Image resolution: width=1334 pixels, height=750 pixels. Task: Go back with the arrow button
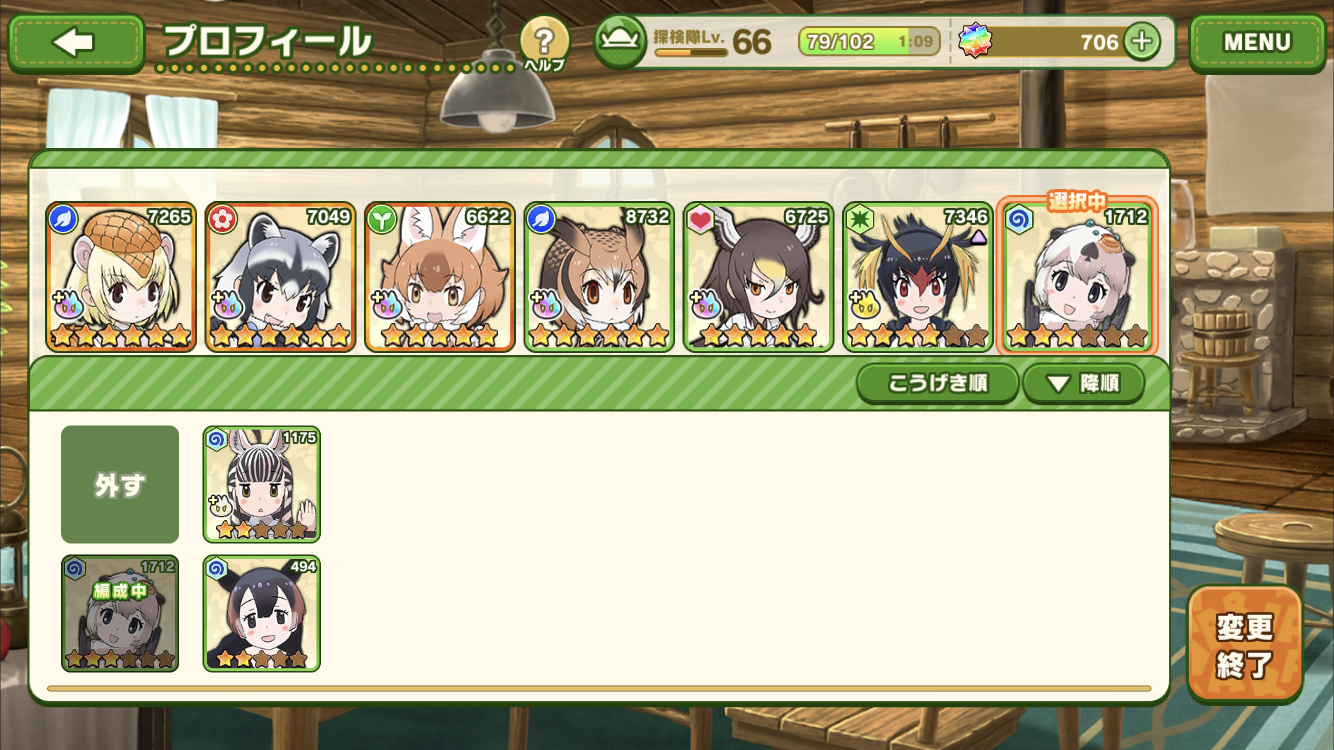point(76,43)
